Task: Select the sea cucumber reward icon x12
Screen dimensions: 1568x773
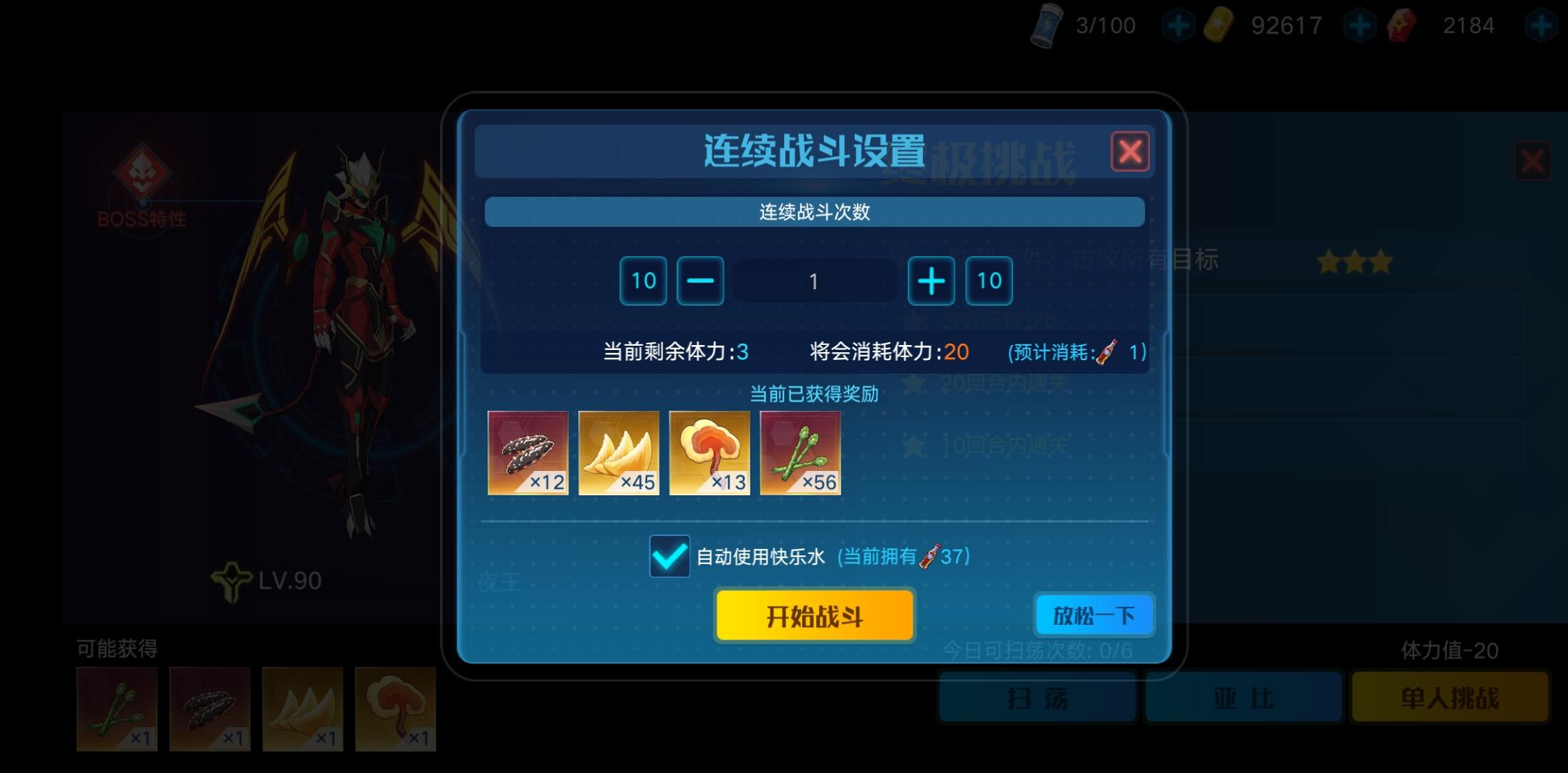Action: tap(528, 453)
